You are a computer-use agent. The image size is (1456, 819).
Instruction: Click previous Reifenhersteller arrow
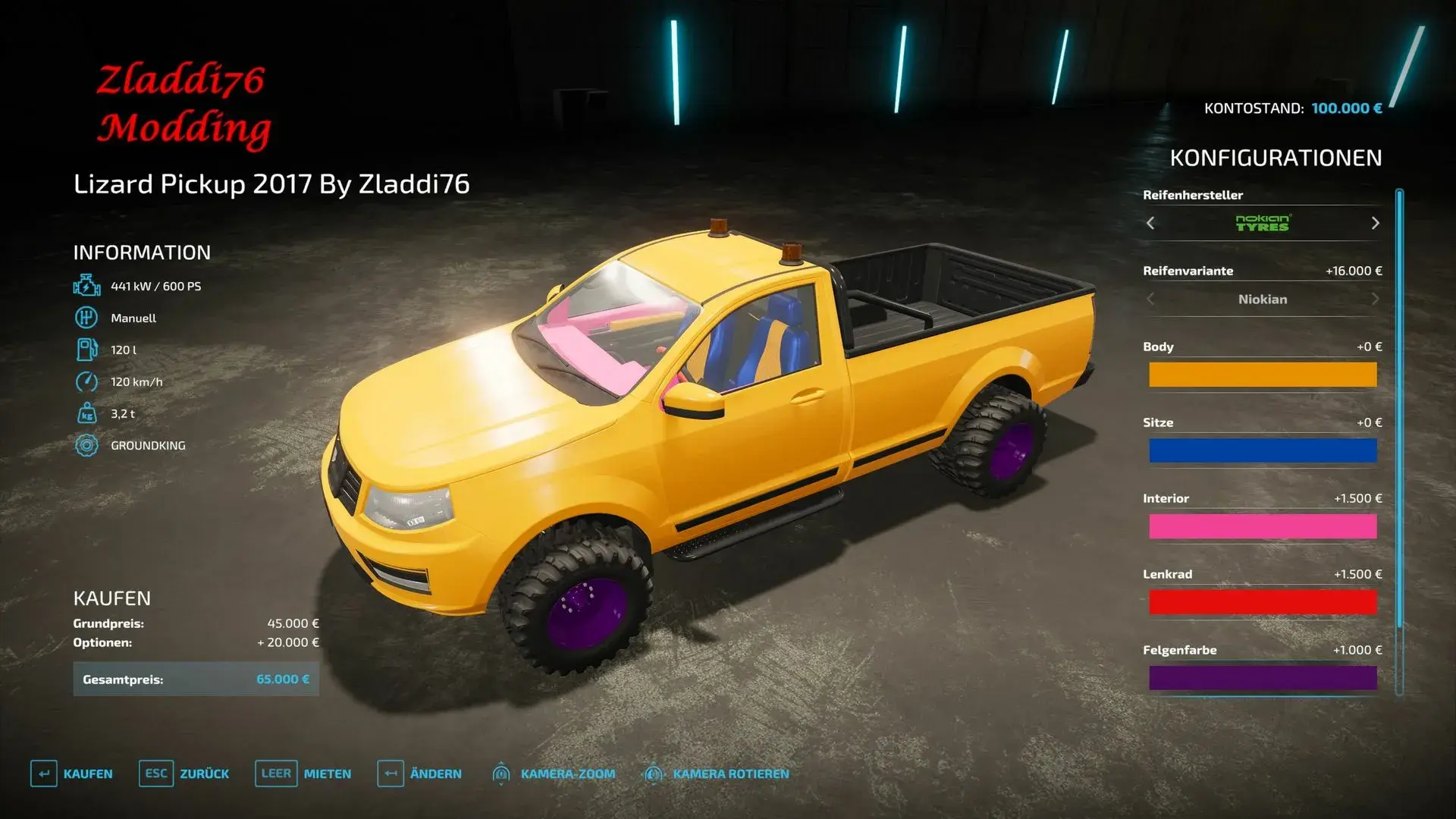point(1150,223)
